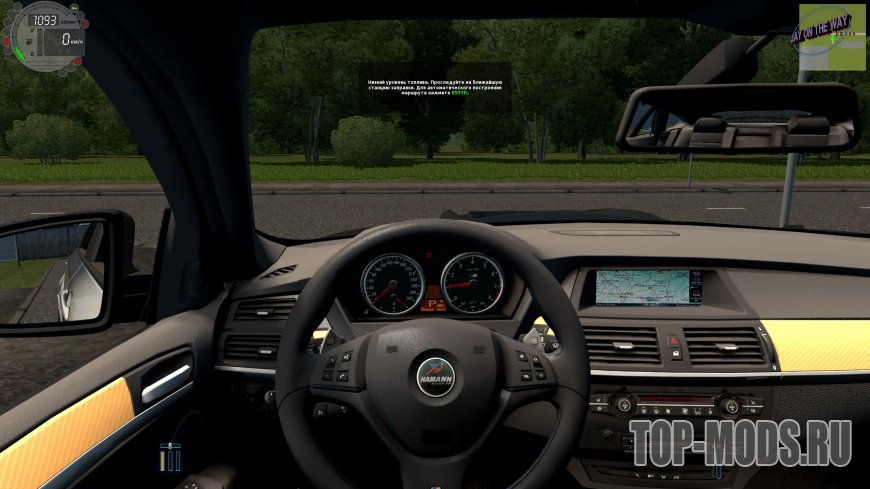
Task: Click the low fuel warning message
Action: coord(436,87)
